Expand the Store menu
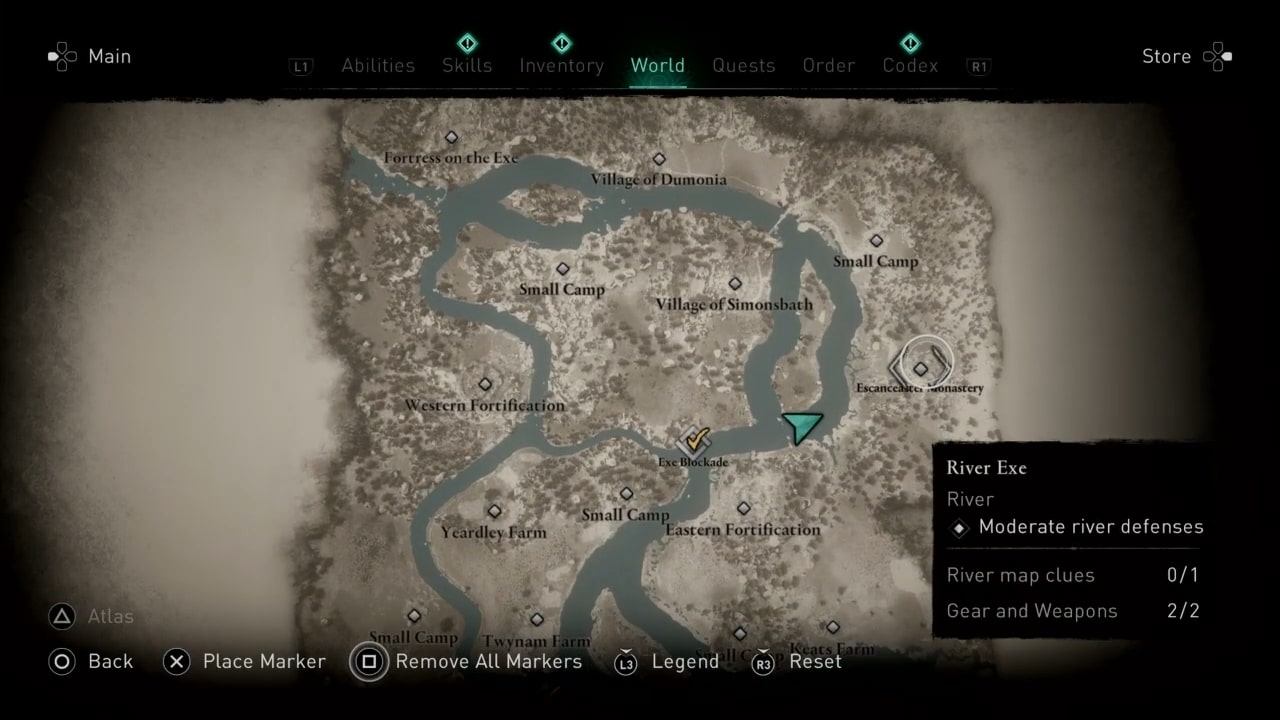1280x720 pixels. 1166,56
